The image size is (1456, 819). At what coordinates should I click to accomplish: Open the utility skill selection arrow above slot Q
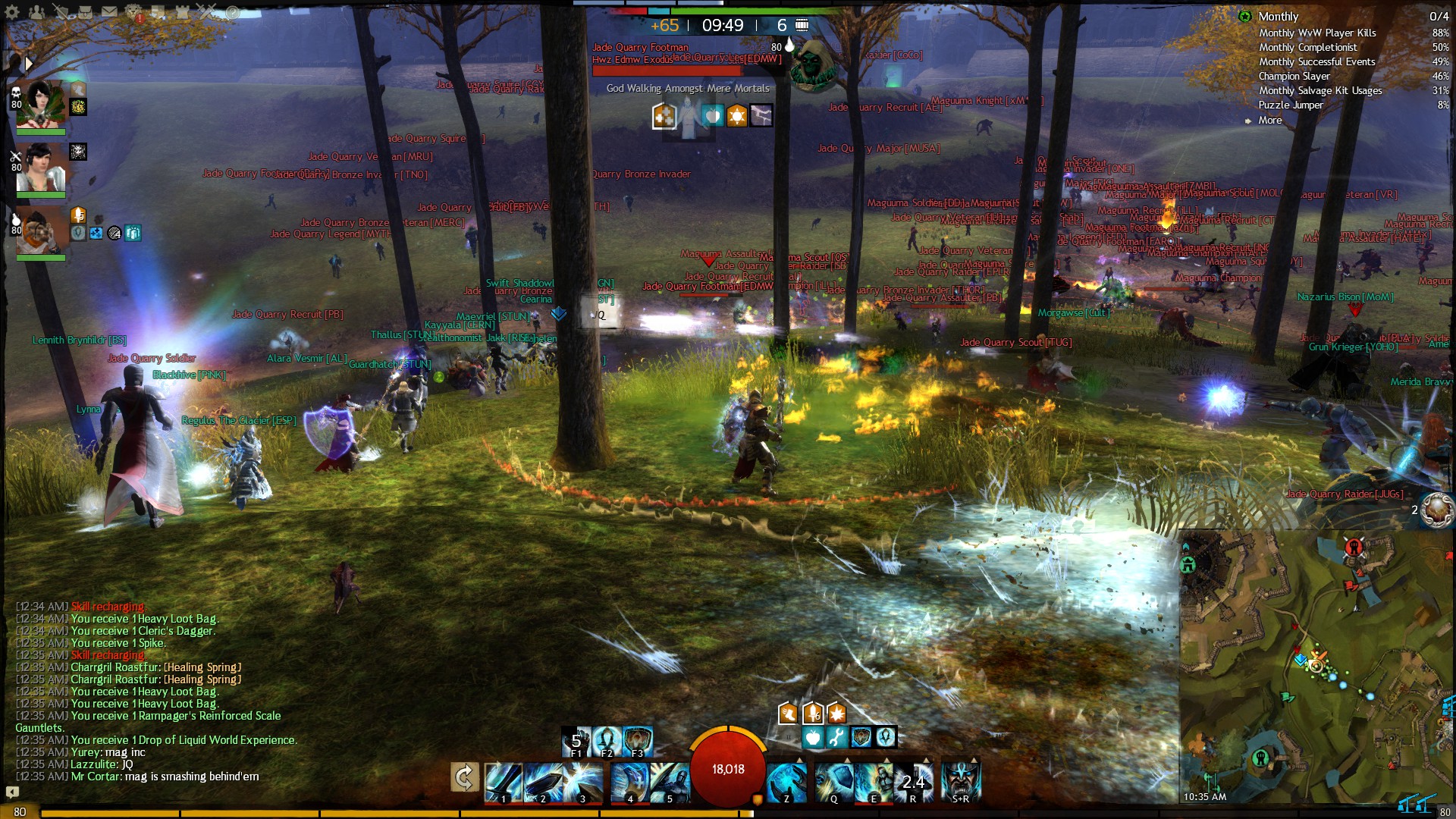(x=848, y=760)
